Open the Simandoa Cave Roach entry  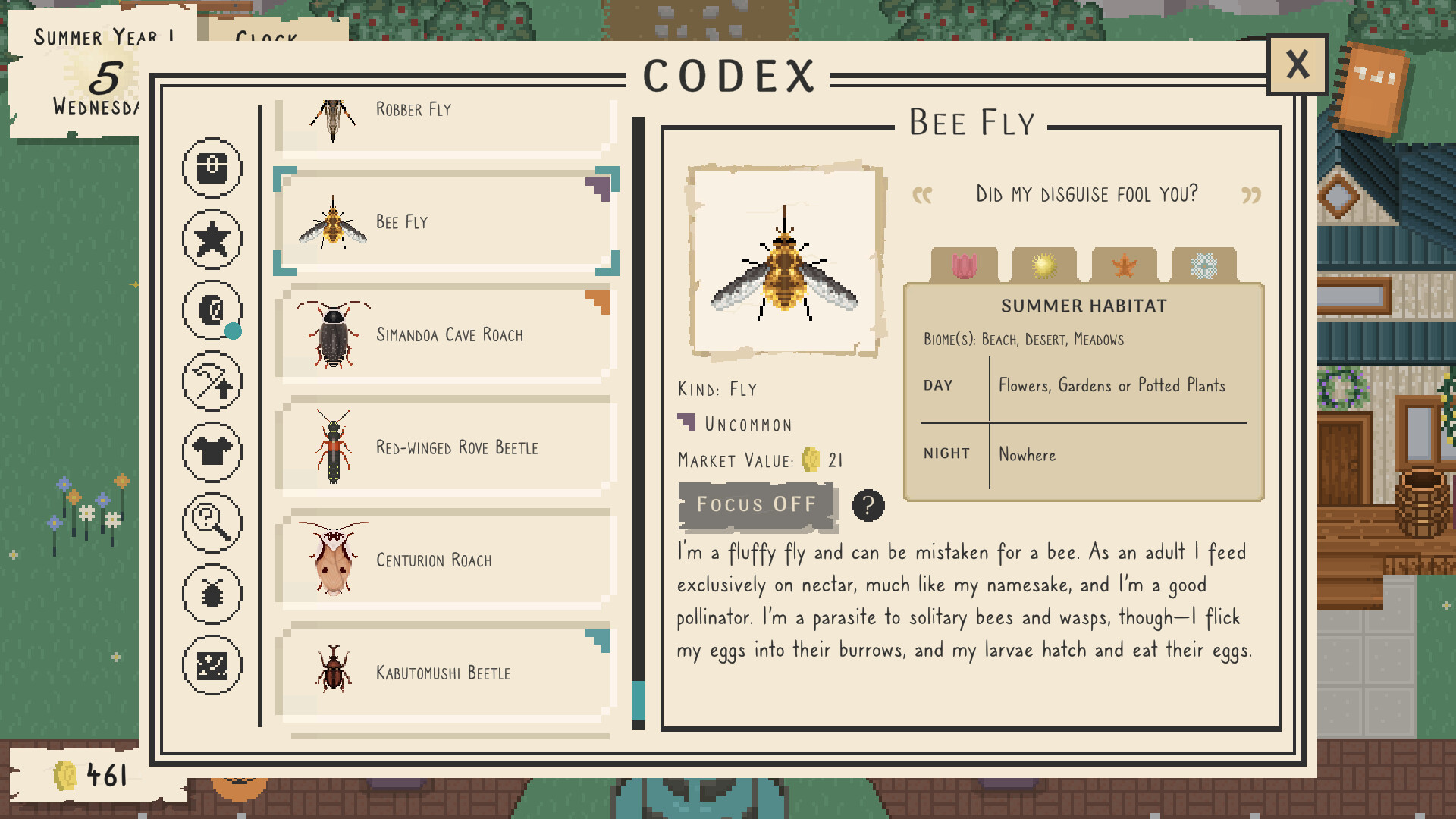(x=447, y=334)
